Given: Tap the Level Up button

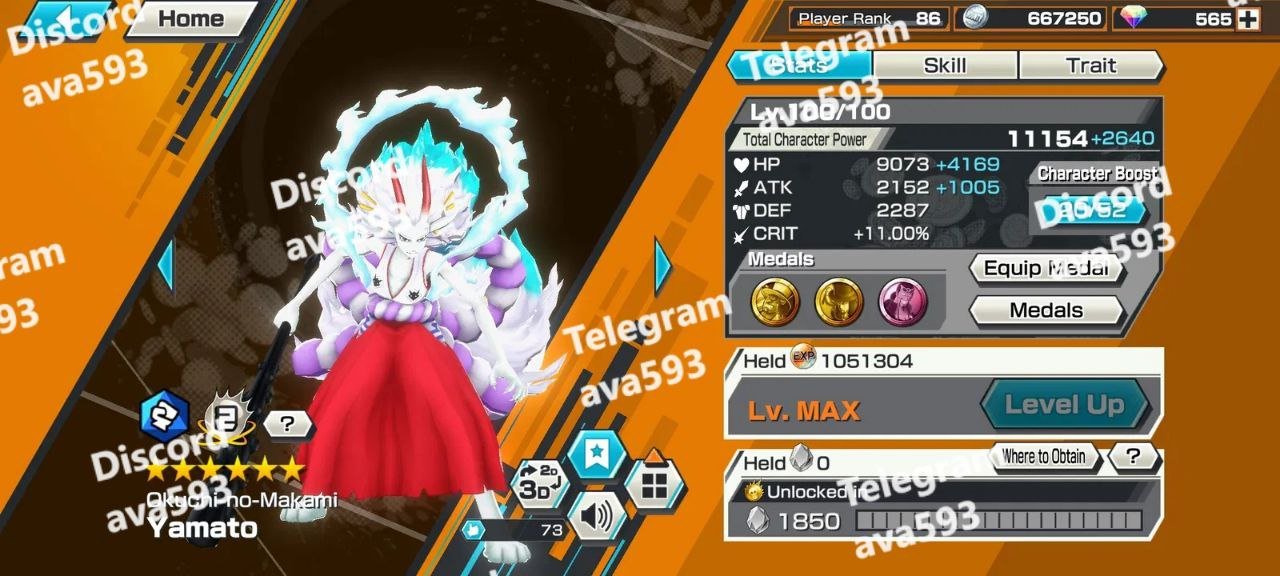Looking at the screenshot, I should (1063, 405).
